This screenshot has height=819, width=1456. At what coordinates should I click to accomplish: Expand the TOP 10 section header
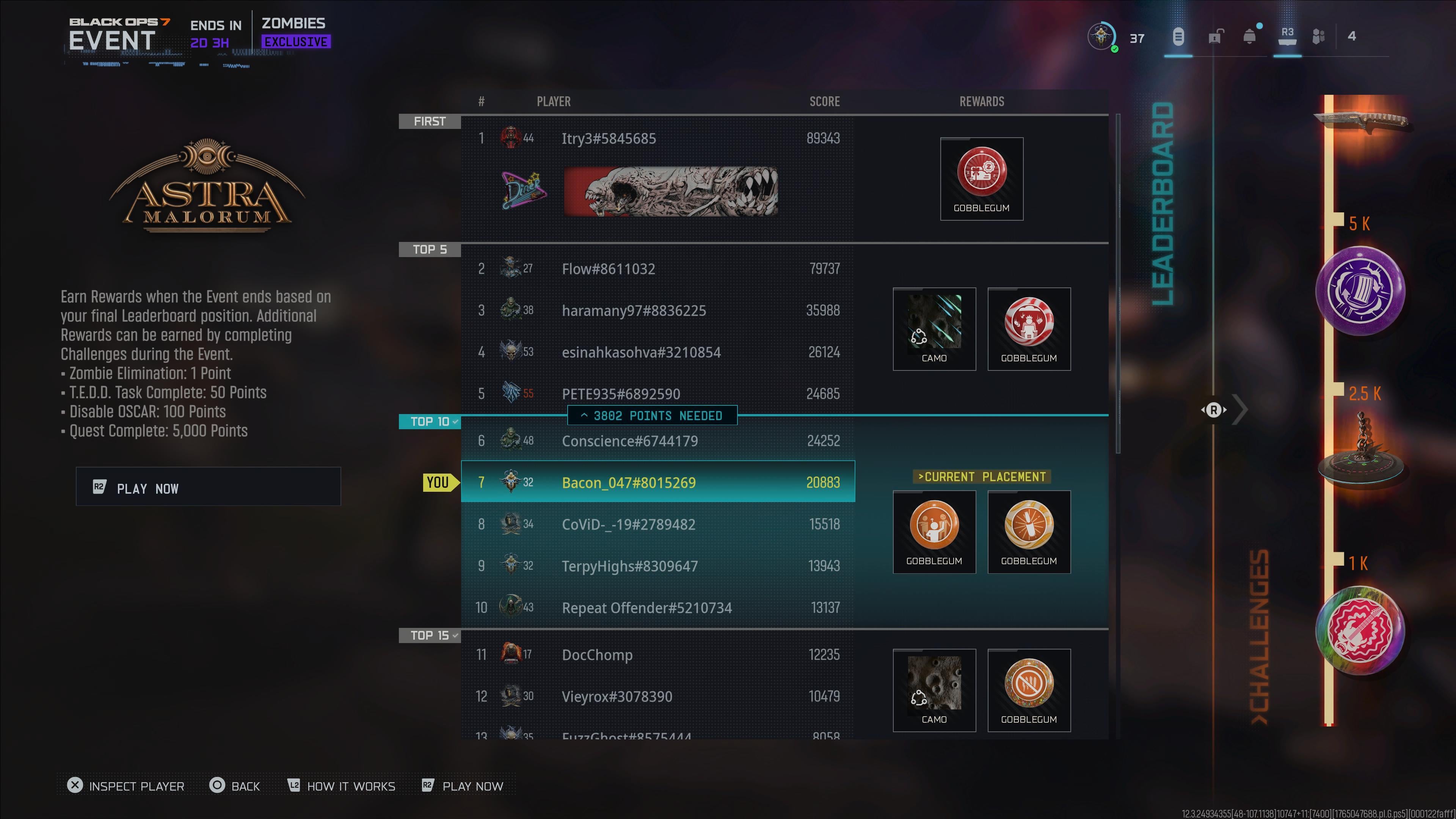click(x=430, y=422)
